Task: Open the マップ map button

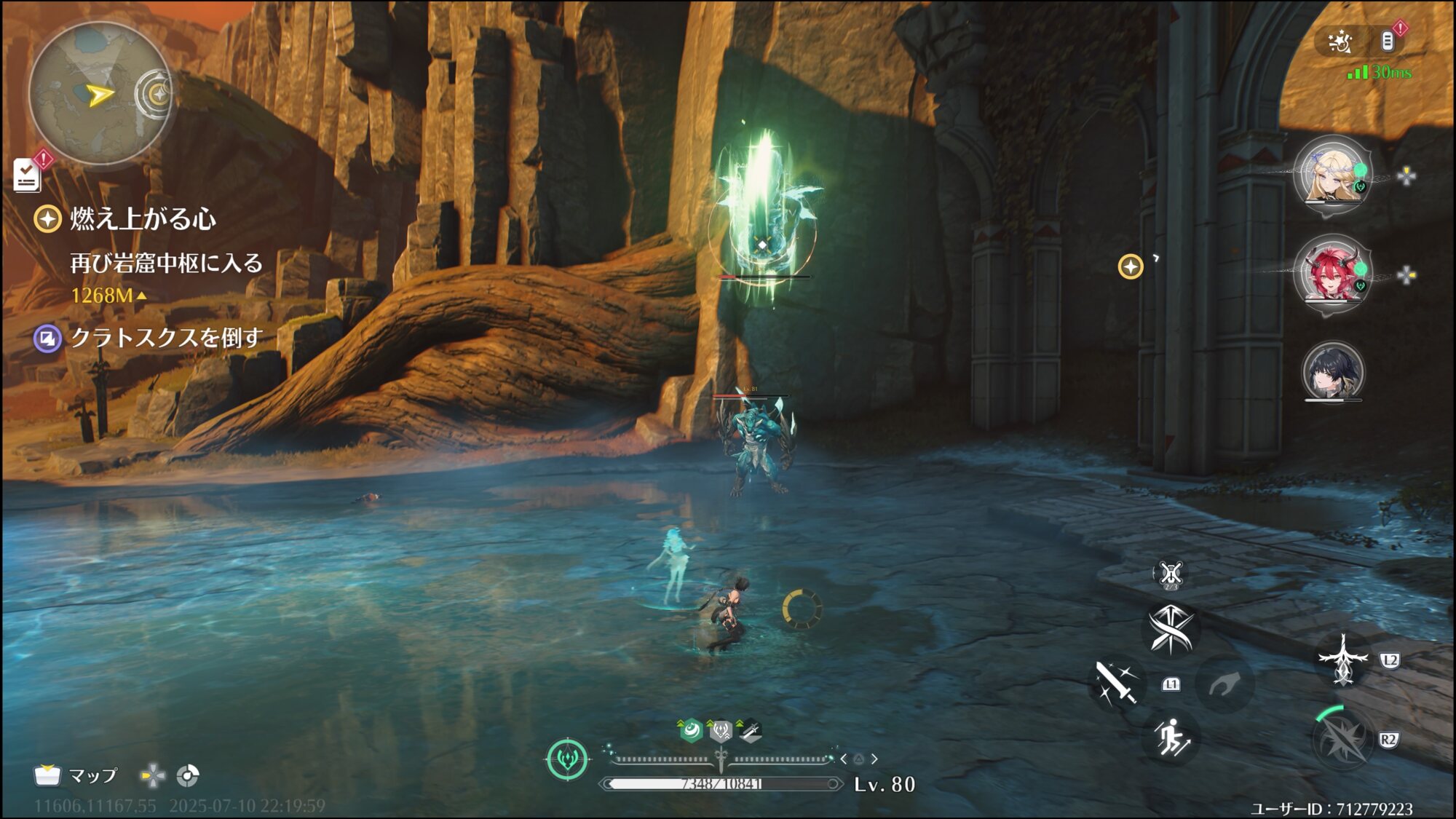Action: pyautogui.click(x=76, y=776)
